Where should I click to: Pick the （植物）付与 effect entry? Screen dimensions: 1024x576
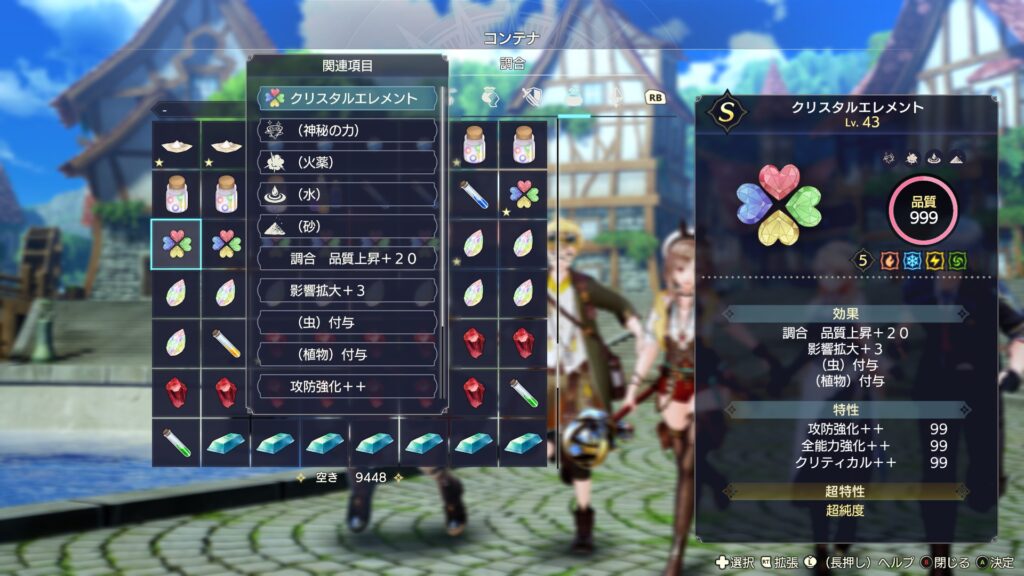(347, 354)
